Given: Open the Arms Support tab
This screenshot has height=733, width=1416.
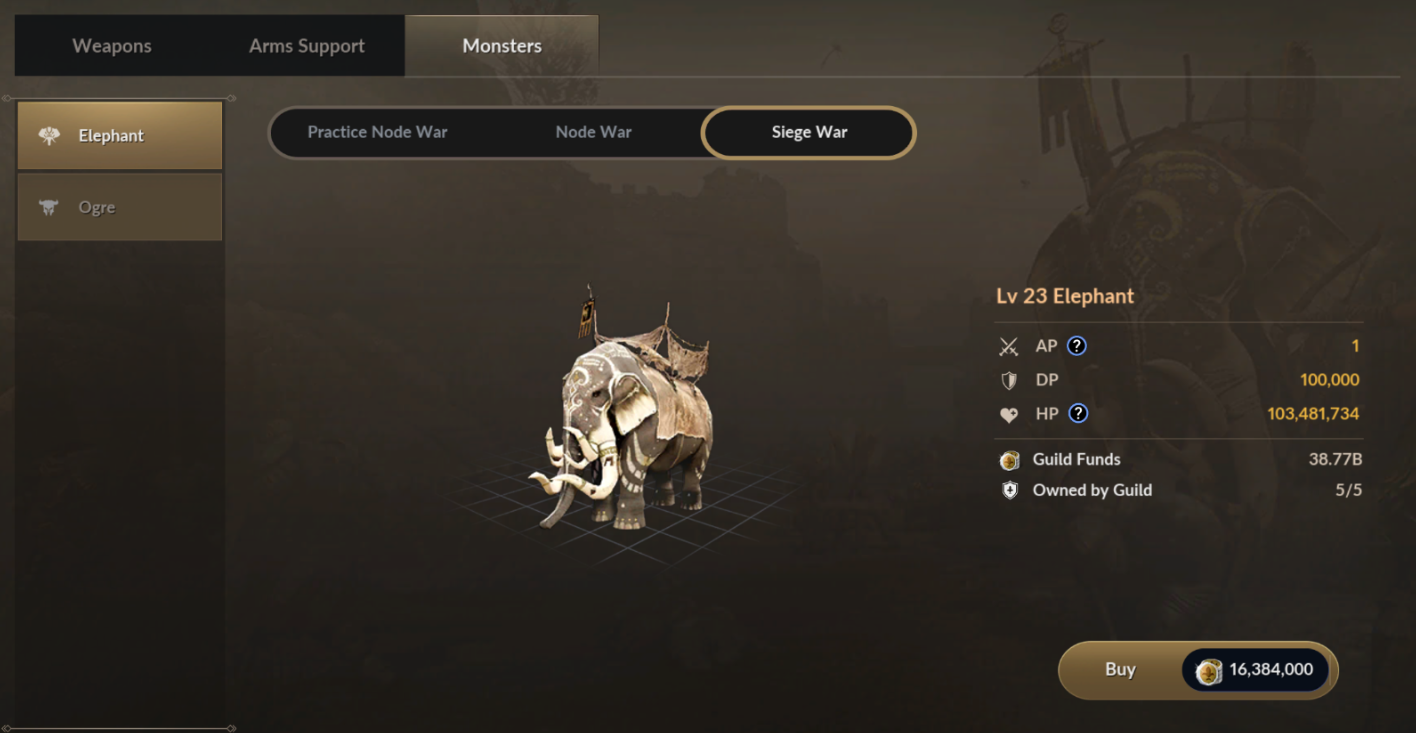Looking at the screenshot, I should click(x=306, y=46).
